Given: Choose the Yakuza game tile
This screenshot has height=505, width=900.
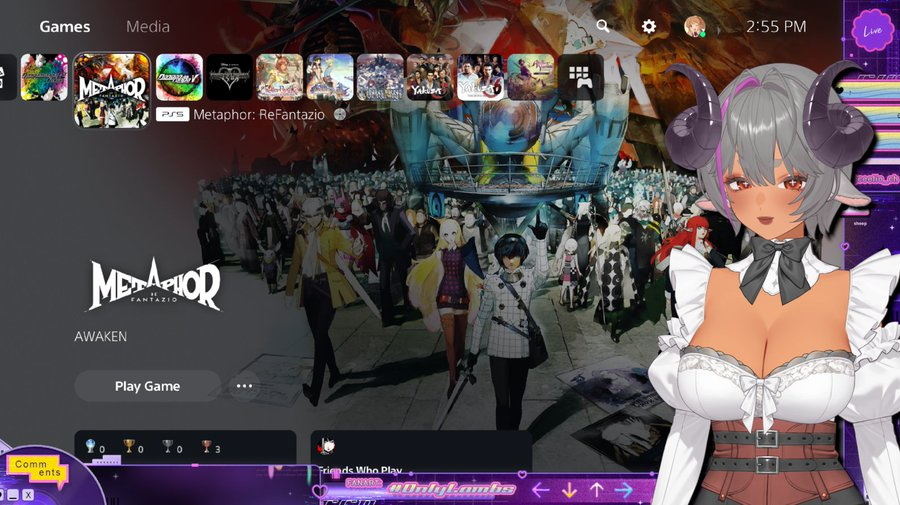Looking at the screenshot, I should point(430,77).
